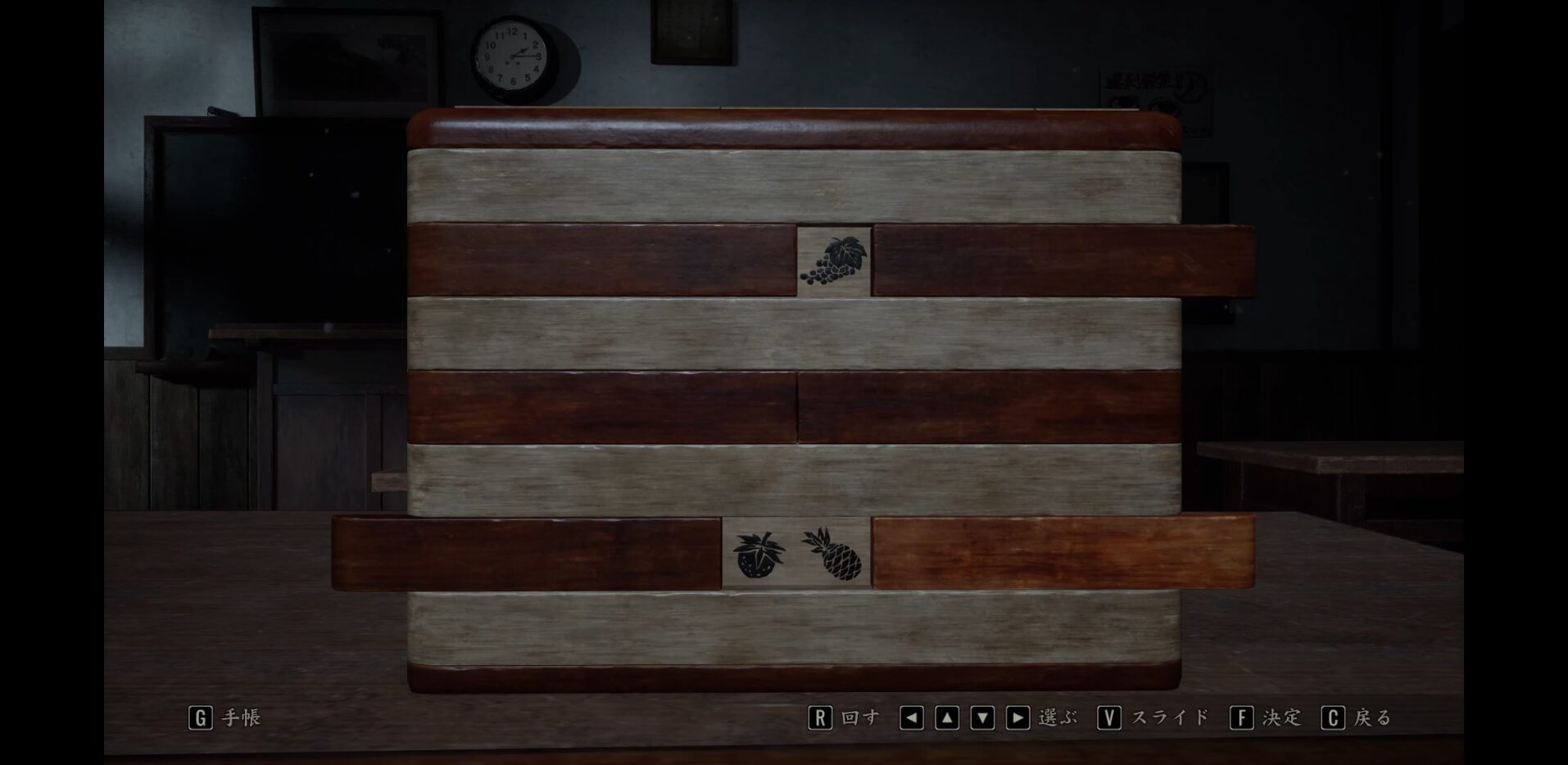
Task: Click the up arrow key prompt icon
Action: tap(949, 718)
